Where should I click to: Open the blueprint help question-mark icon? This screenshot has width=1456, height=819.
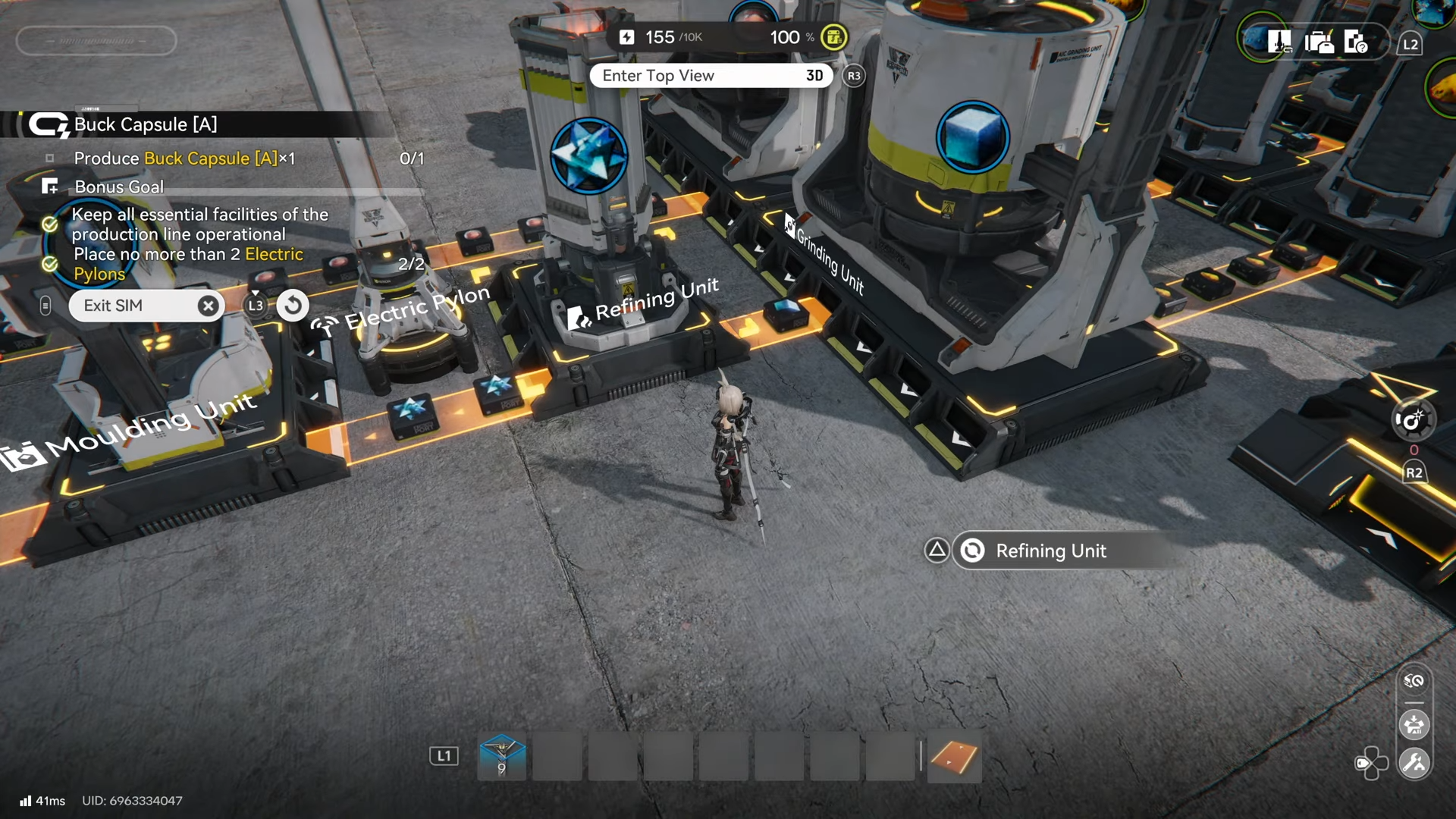1355,42
